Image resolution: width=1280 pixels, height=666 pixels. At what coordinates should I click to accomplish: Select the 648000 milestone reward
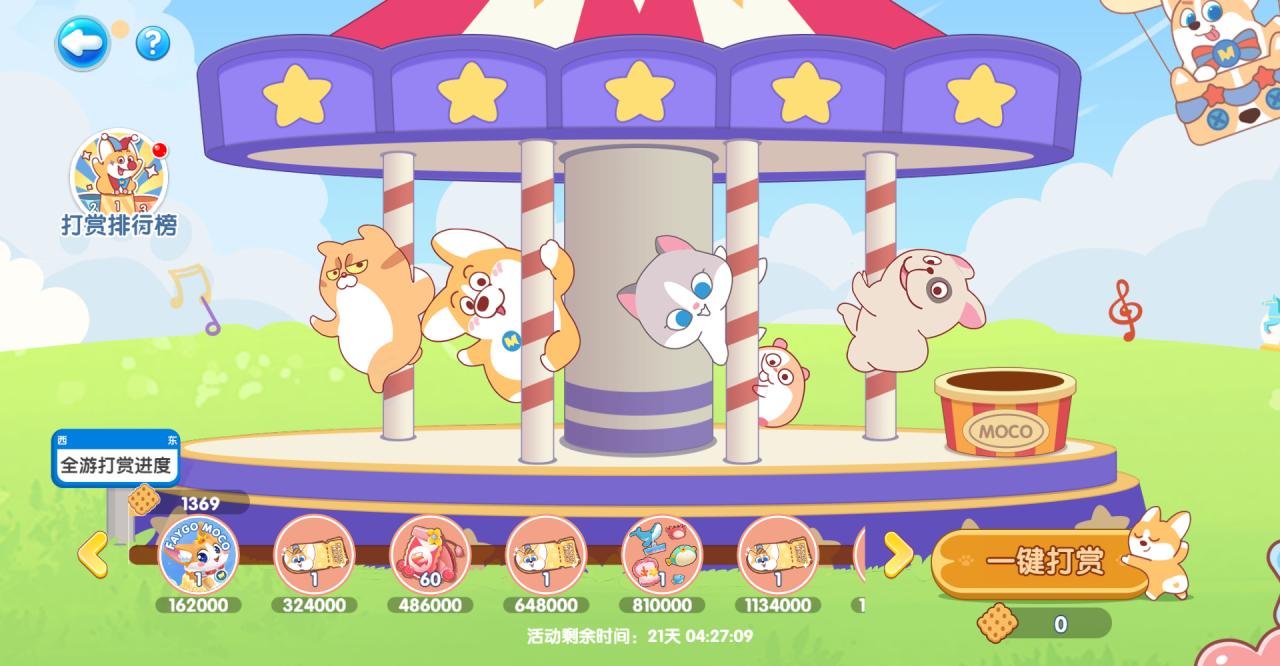[546, 555]
